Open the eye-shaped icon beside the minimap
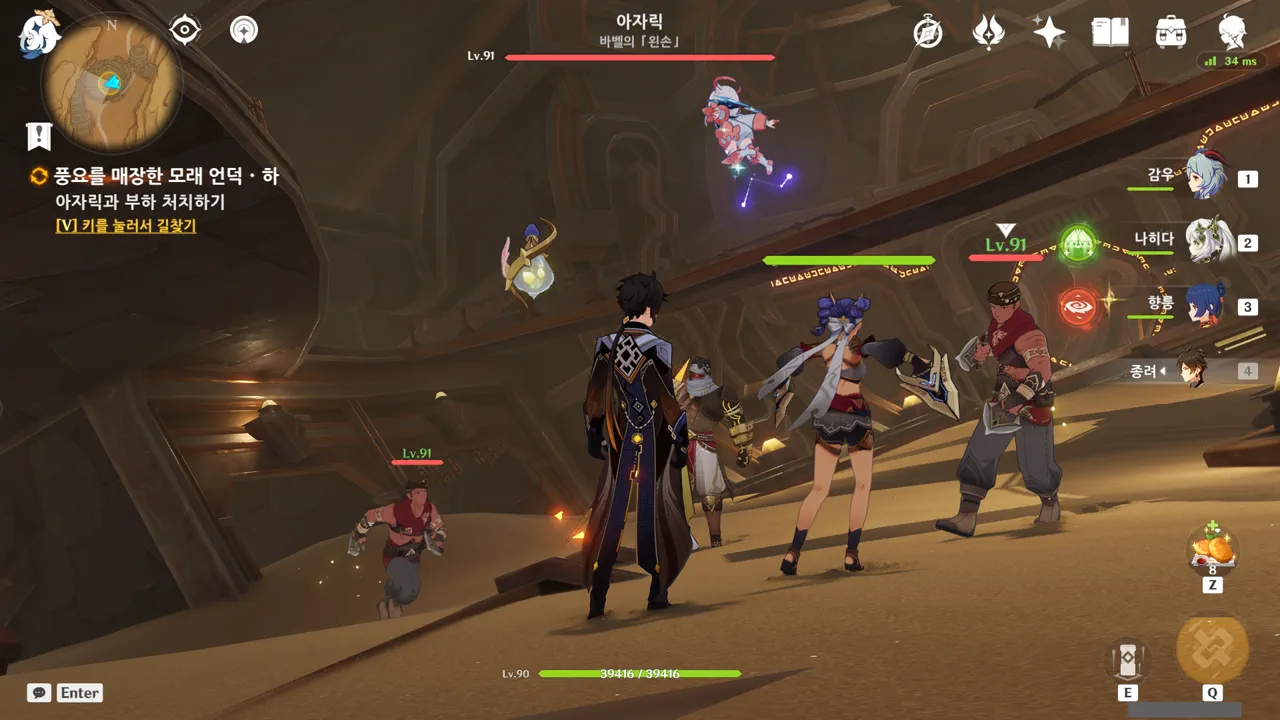 click(185, 30)
